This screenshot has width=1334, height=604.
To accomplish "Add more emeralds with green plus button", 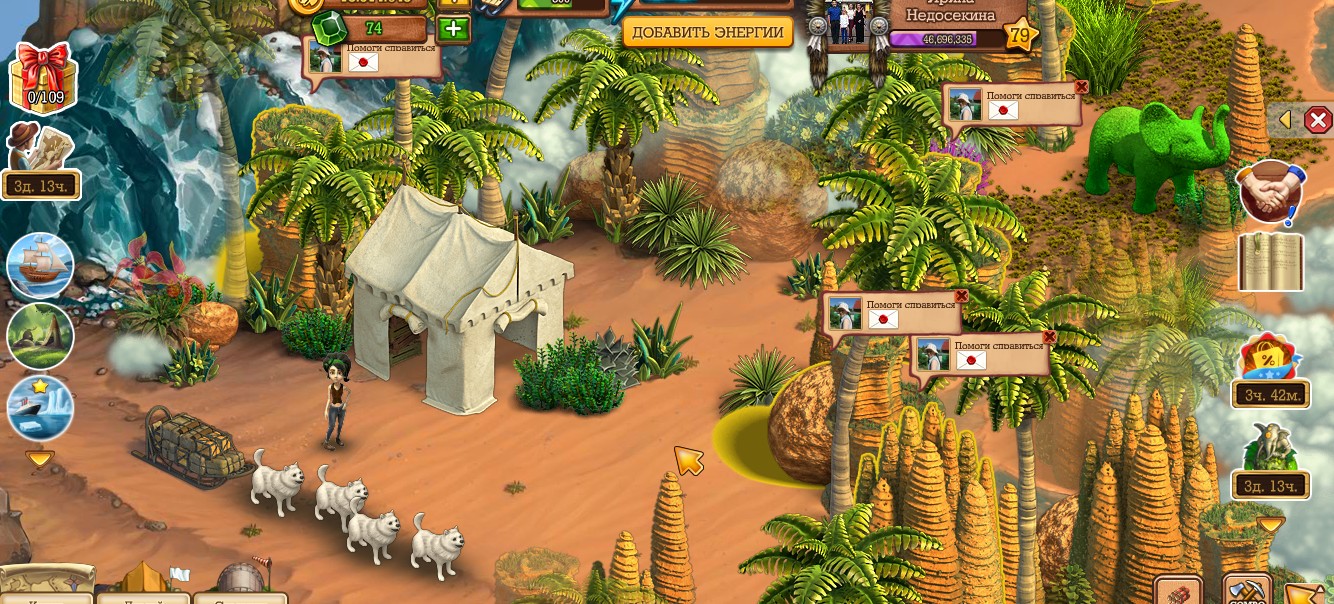I will [x=453, y=28].
